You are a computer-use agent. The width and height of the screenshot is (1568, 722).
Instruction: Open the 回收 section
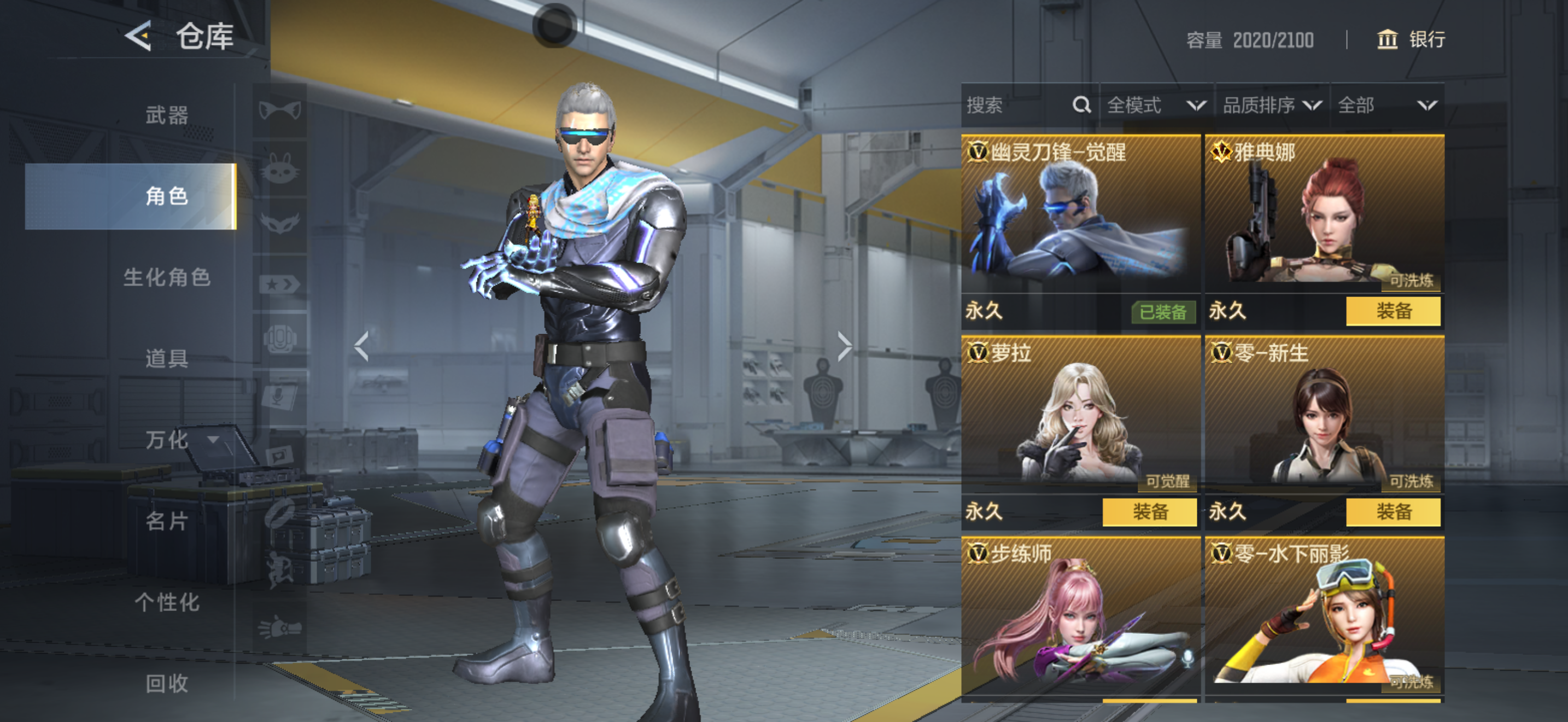(x=166, y=683)
